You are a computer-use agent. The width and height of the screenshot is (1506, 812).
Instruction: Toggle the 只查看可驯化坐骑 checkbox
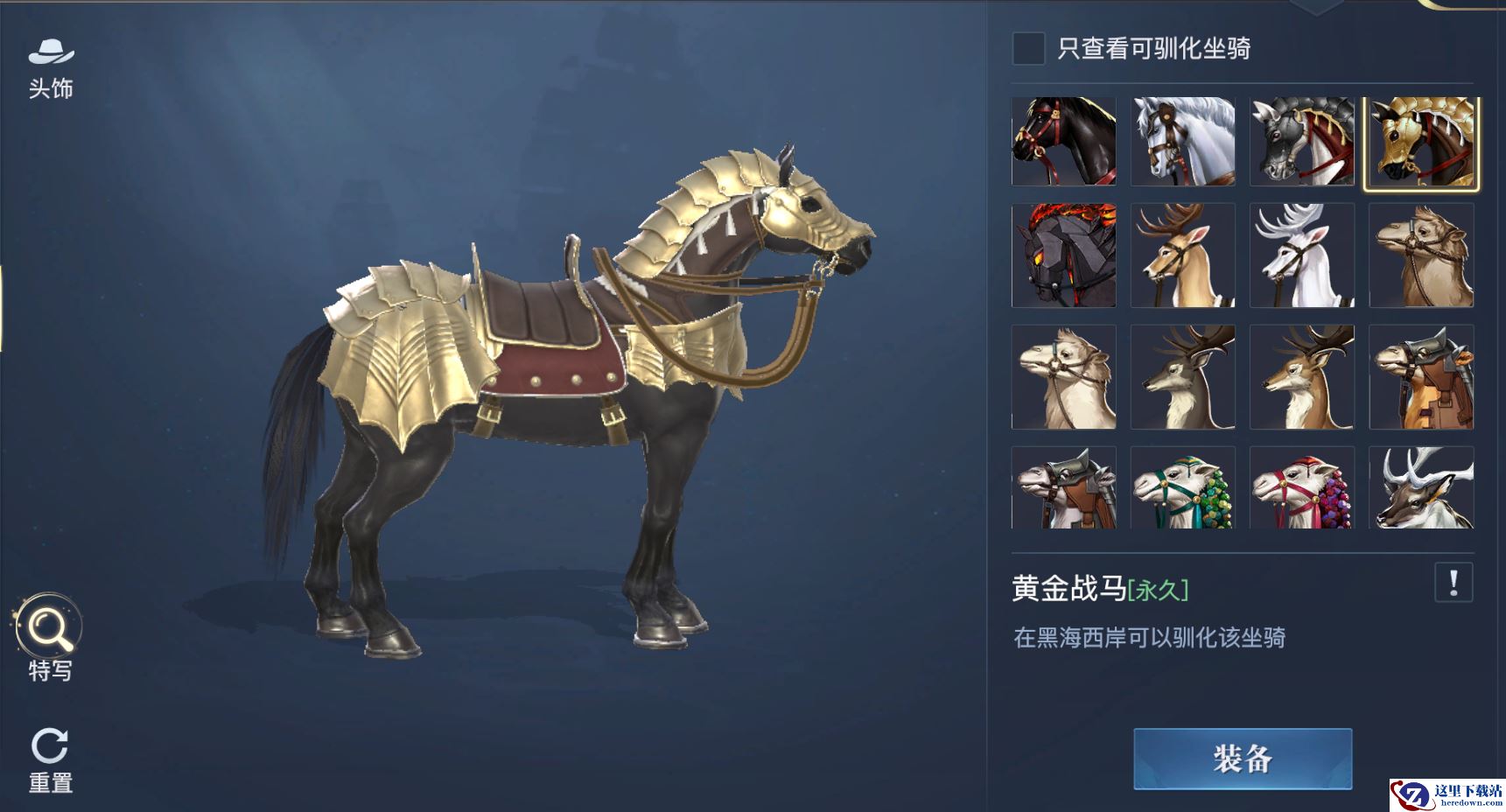tap(1028, 48)
